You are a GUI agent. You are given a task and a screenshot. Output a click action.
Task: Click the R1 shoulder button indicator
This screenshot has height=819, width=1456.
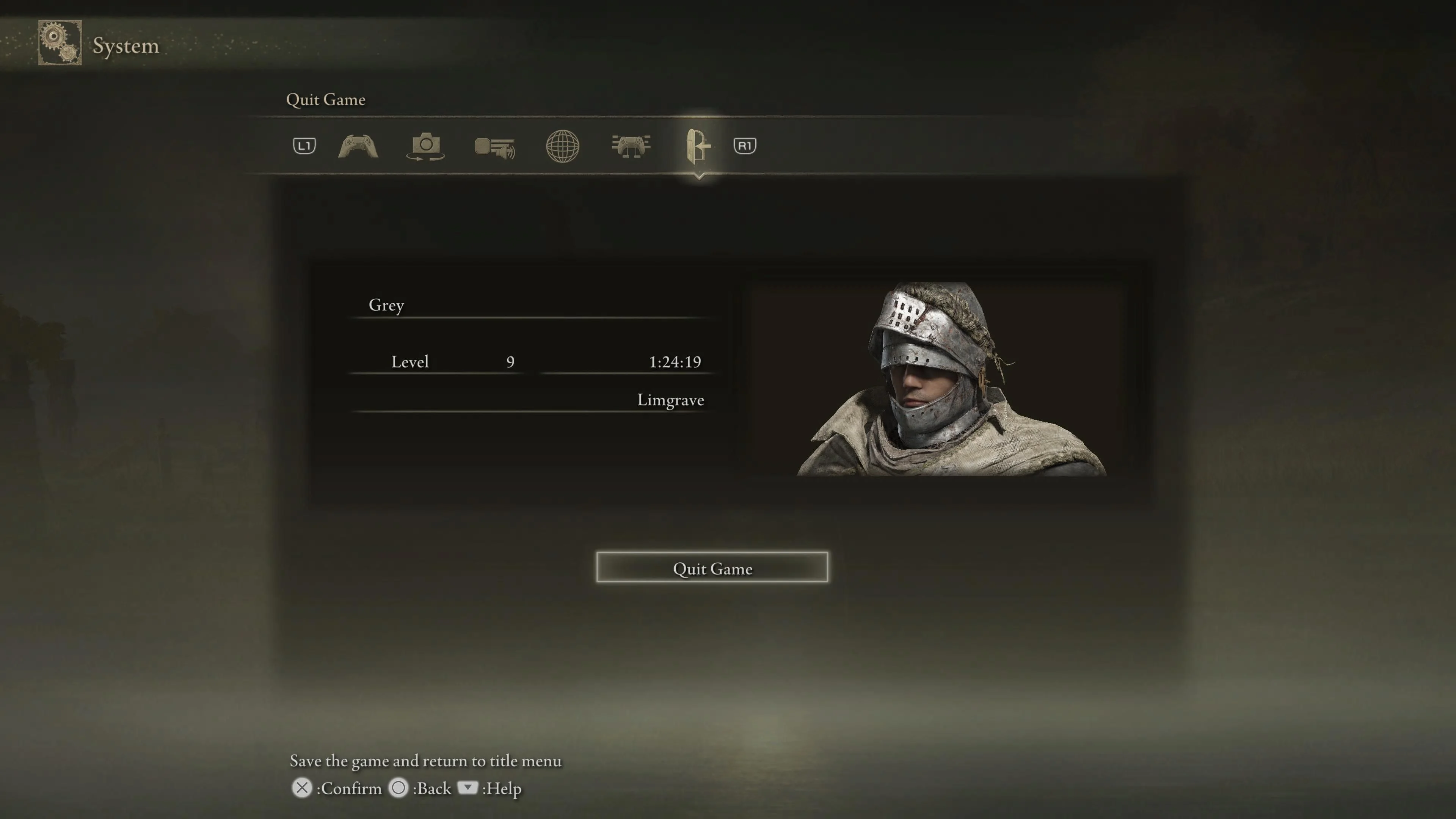(x=744, y=145)
